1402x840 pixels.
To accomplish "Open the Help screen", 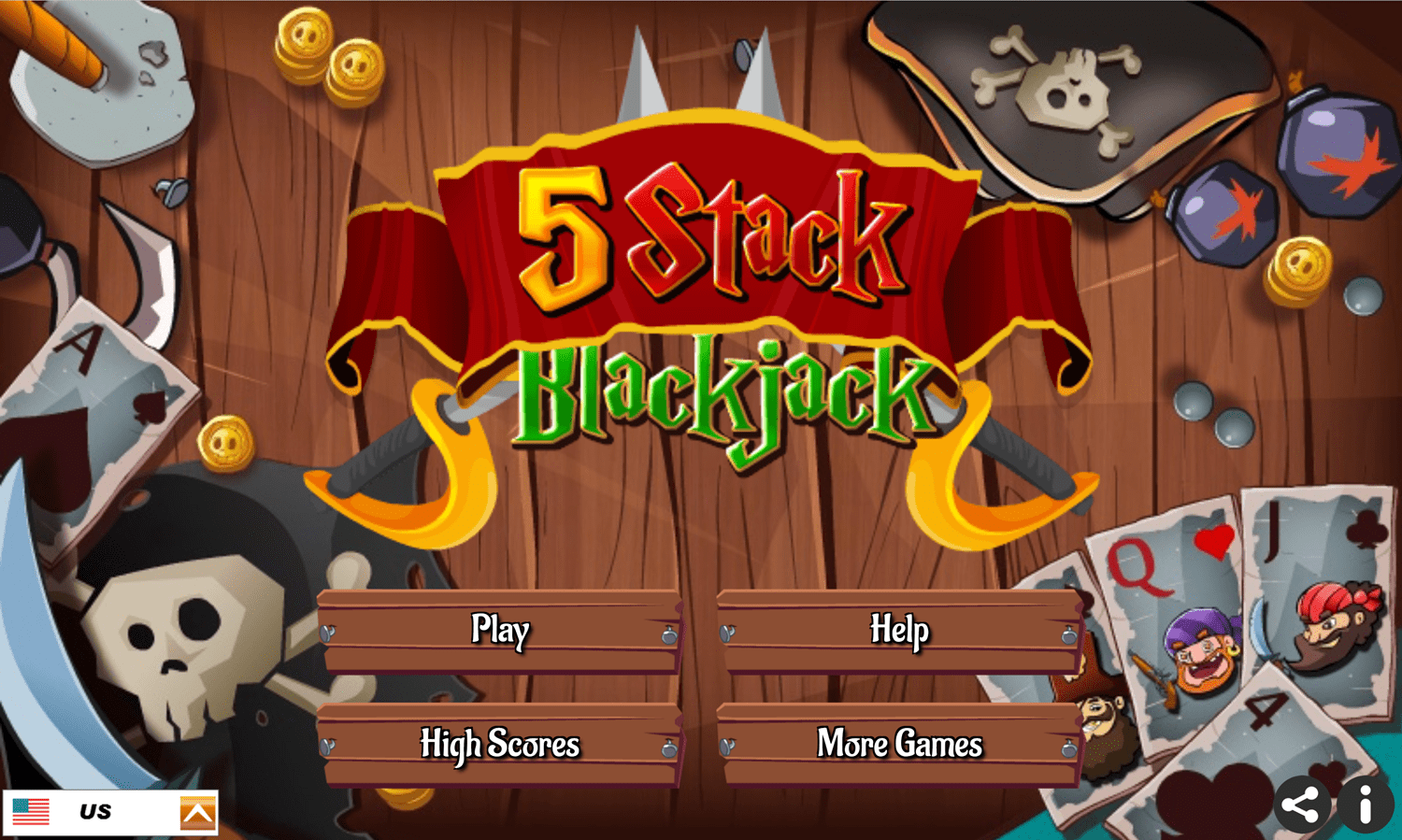I will tap(898, 631).
